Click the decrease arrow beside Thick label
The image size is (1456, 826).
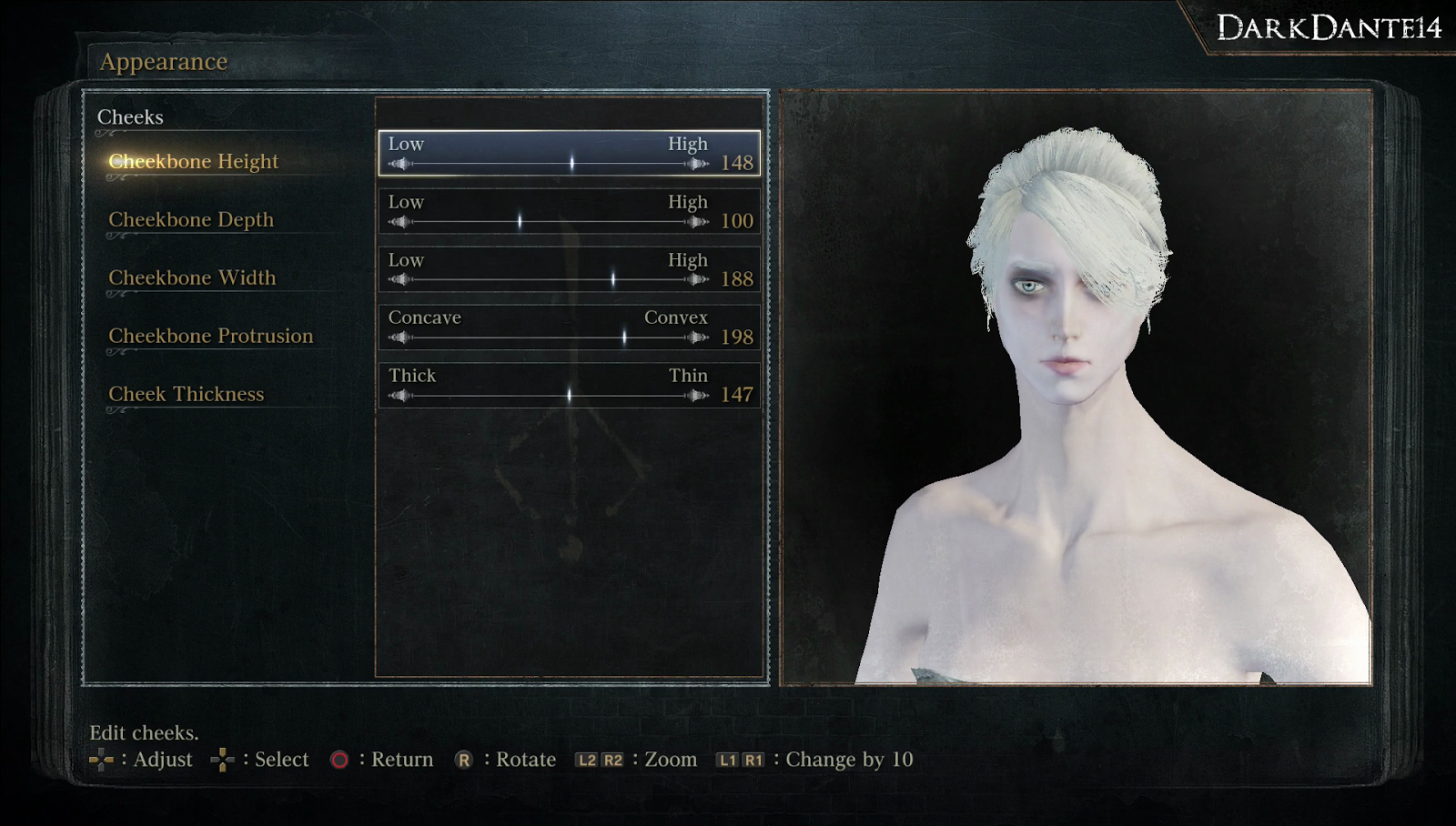click(x=399, y=396)
